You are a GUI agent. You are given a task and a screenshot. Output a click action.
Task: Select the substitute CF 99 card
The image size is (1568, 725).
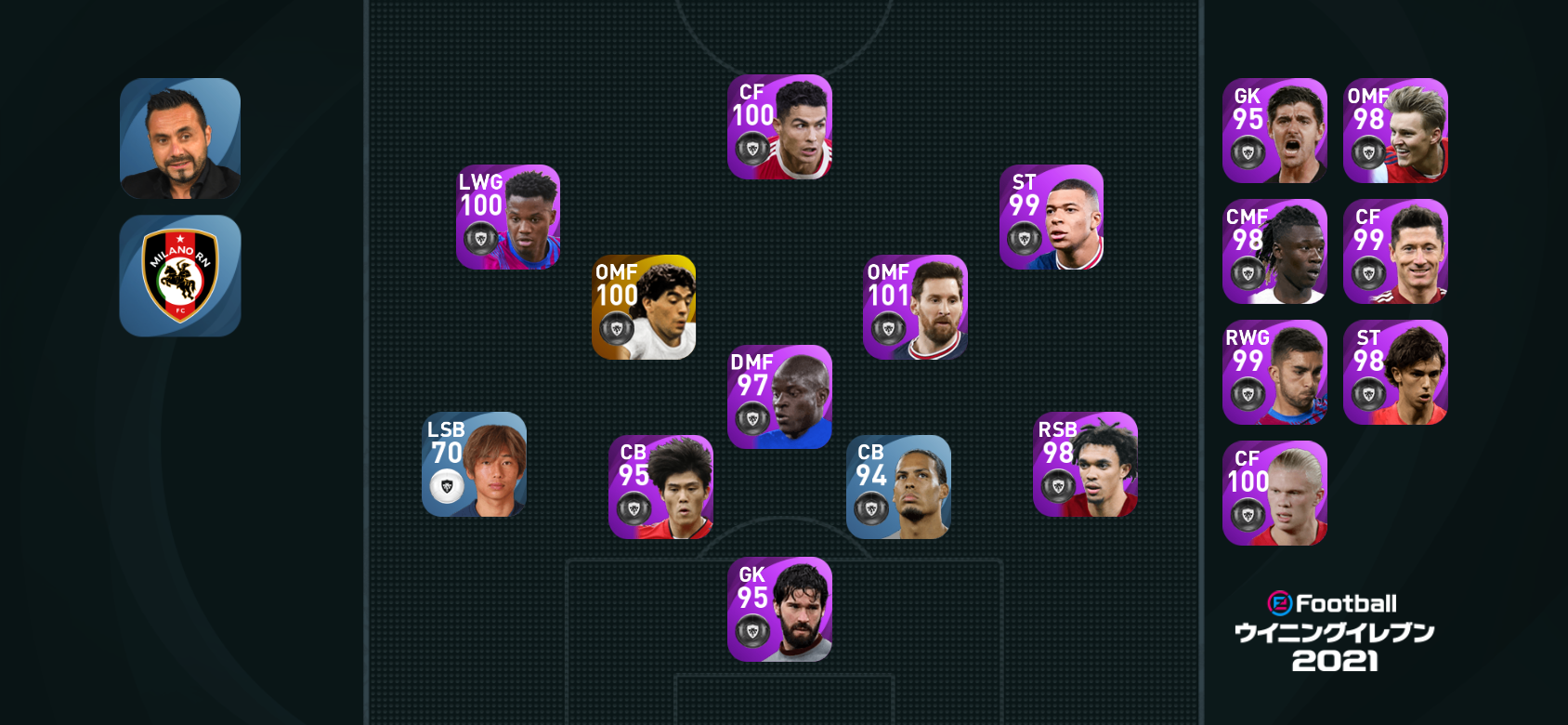coord(1395,252)
